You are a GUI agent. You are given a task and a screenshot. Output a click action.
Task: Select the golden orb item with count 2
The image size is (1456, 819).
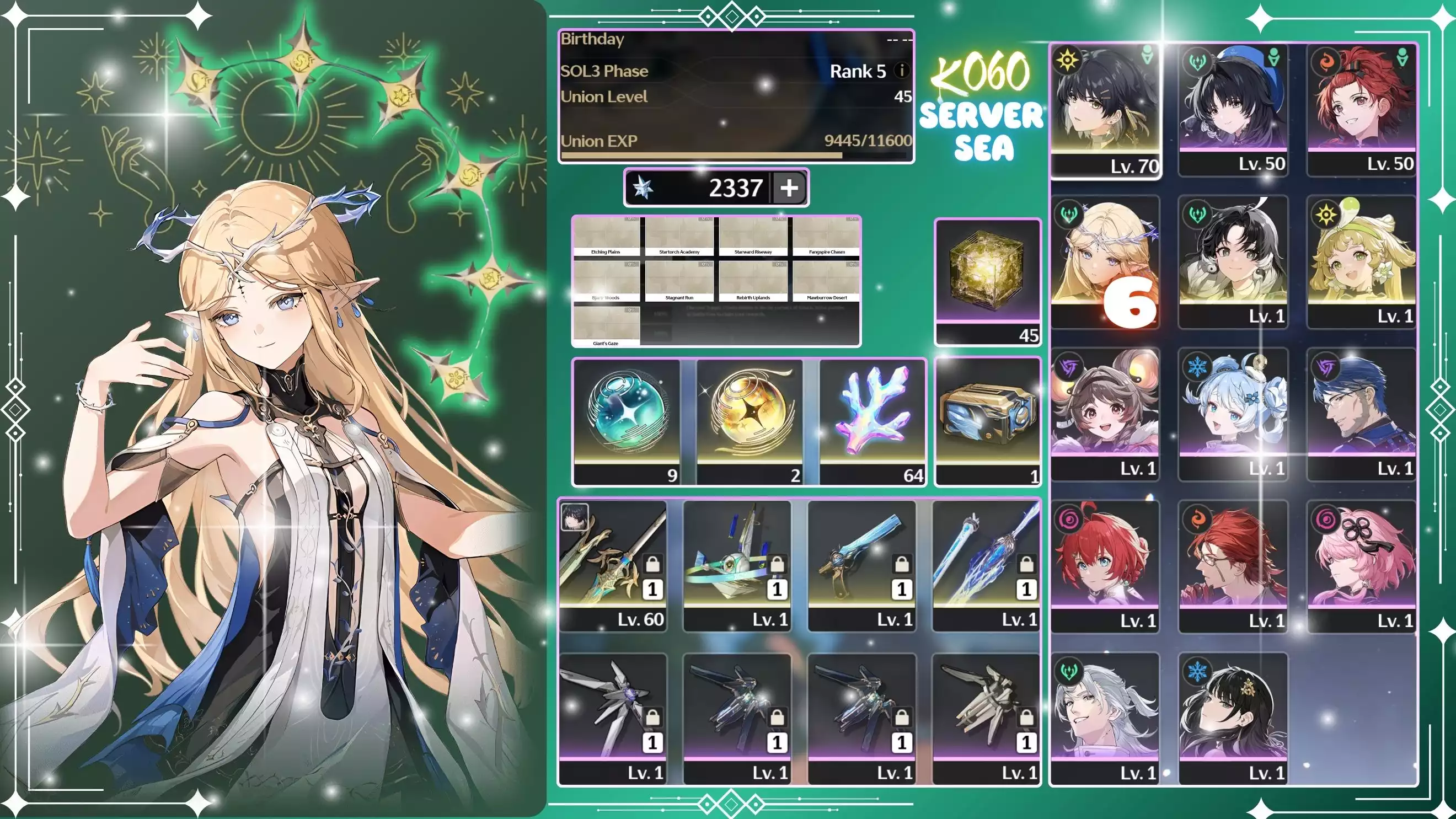click(x=750, y=421)
